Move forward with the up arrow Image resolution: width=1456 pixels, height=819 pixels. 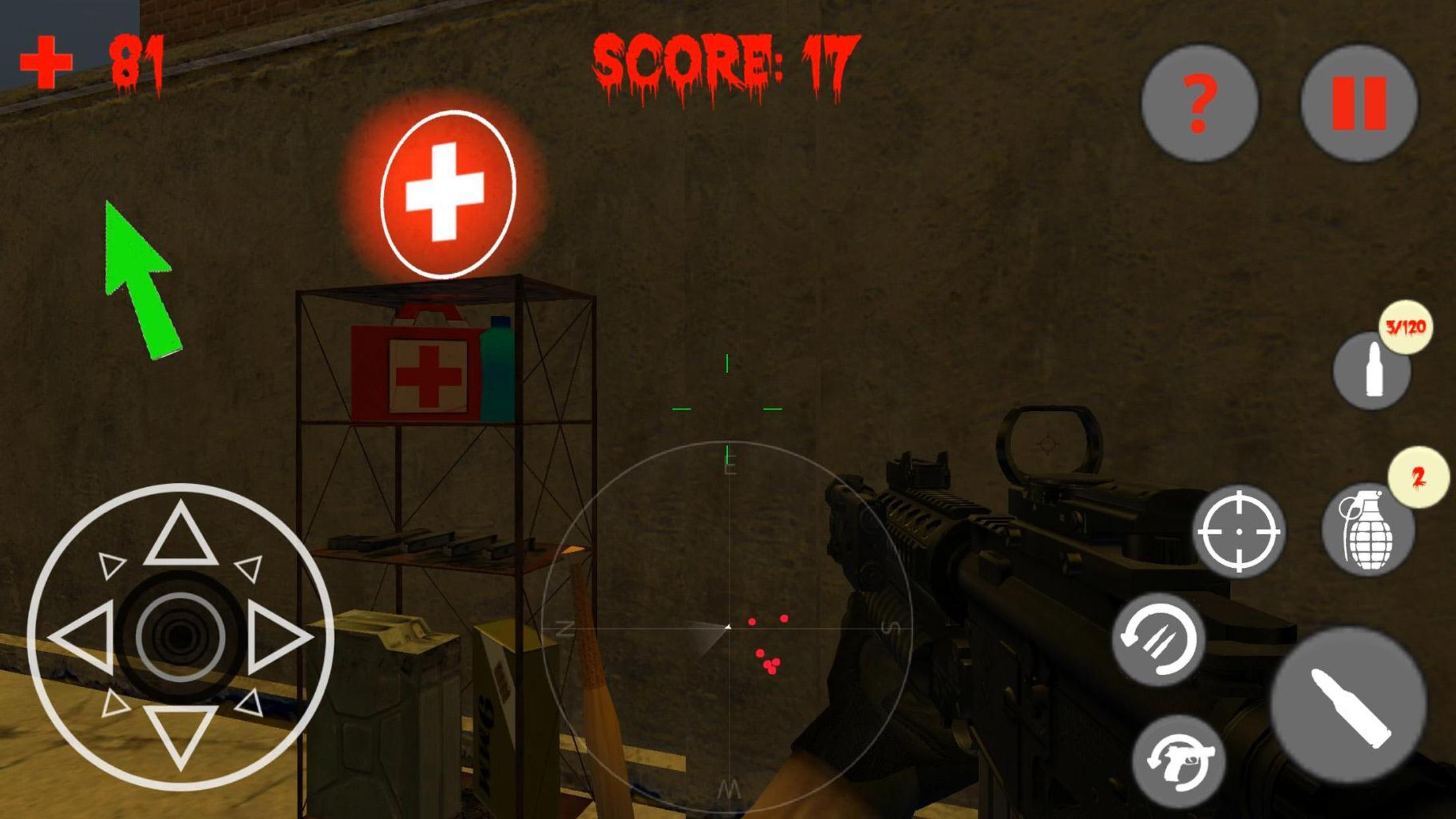181,535
